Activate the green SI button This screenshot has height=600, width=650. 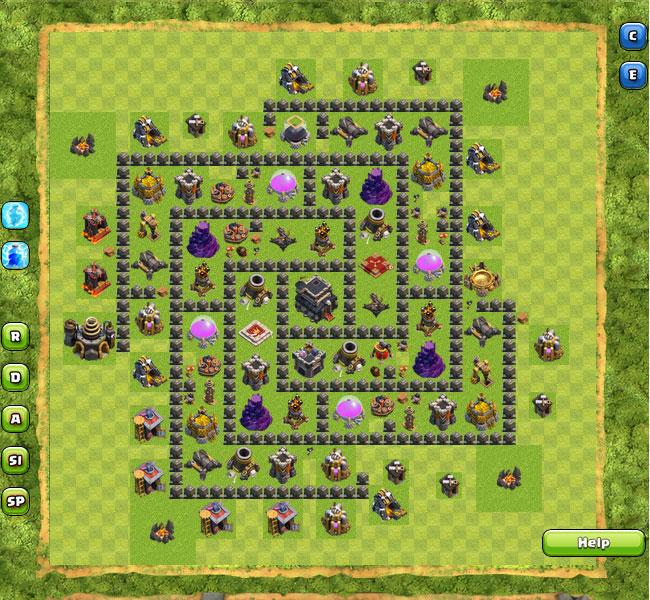16,460
